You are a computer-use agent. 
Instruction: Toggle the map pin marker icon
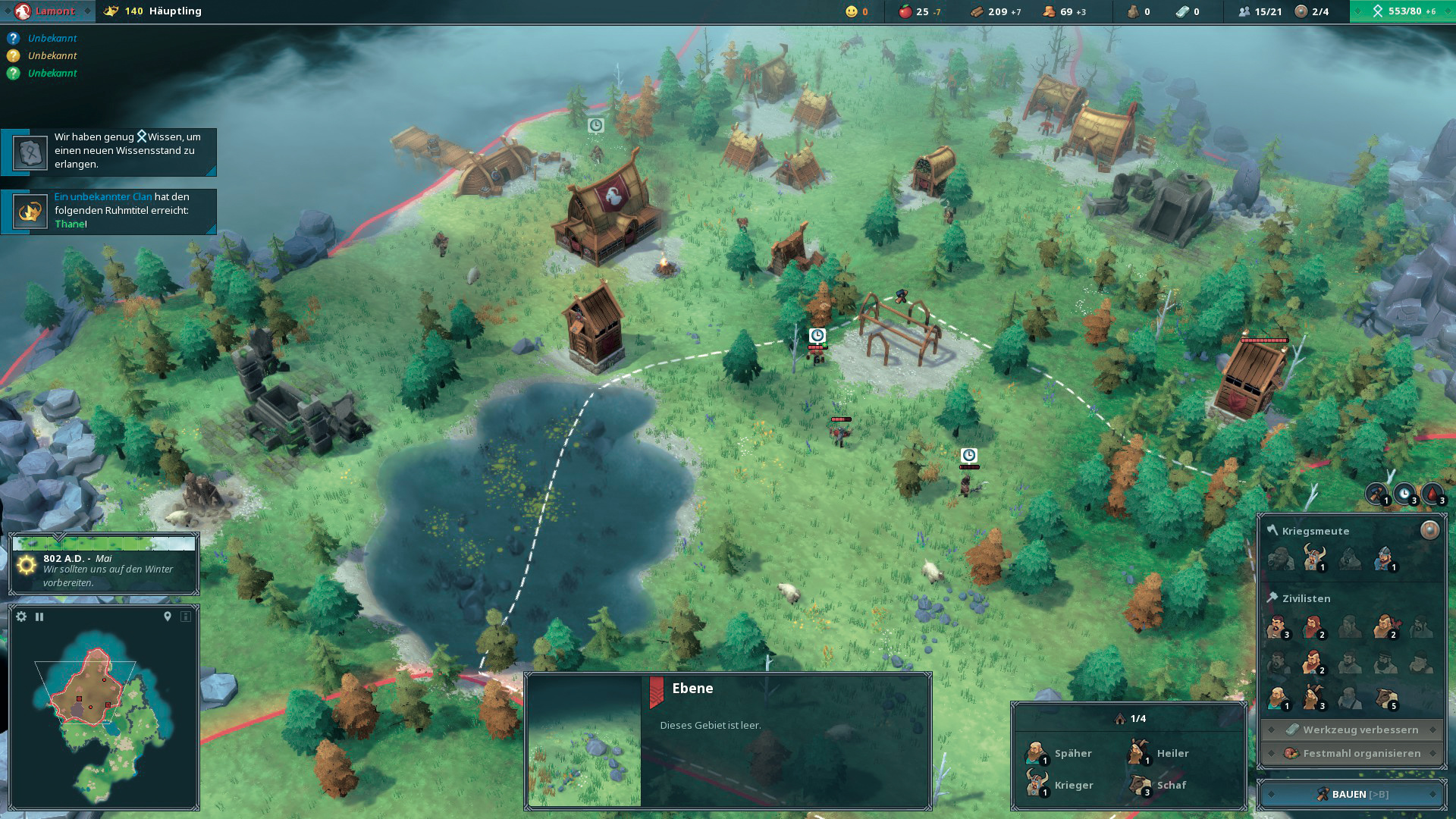pos(168,617)
